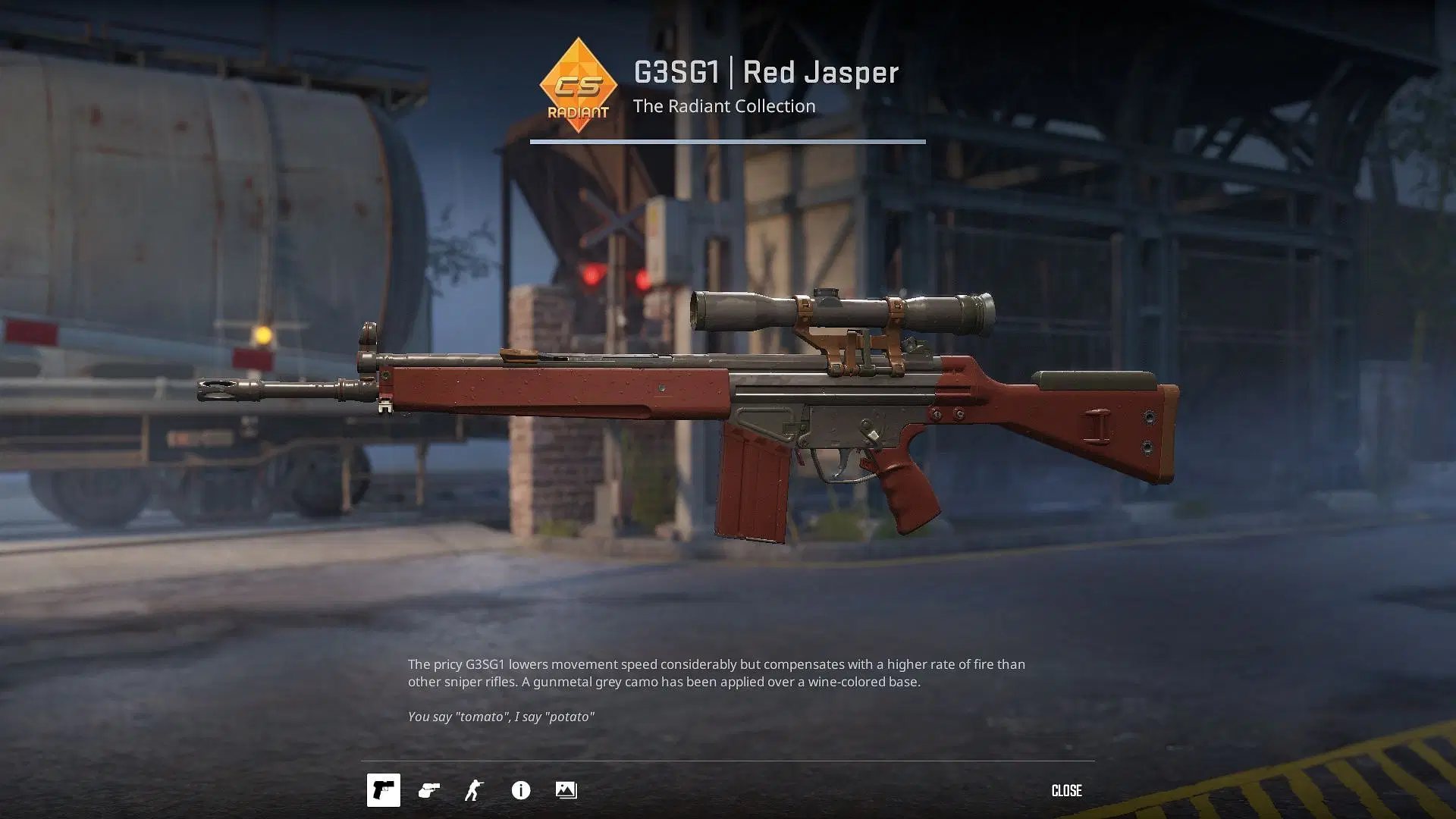This screenshot has width=1456, height=819.
Task: Open the item information panel
Action: tap(521, 790)
